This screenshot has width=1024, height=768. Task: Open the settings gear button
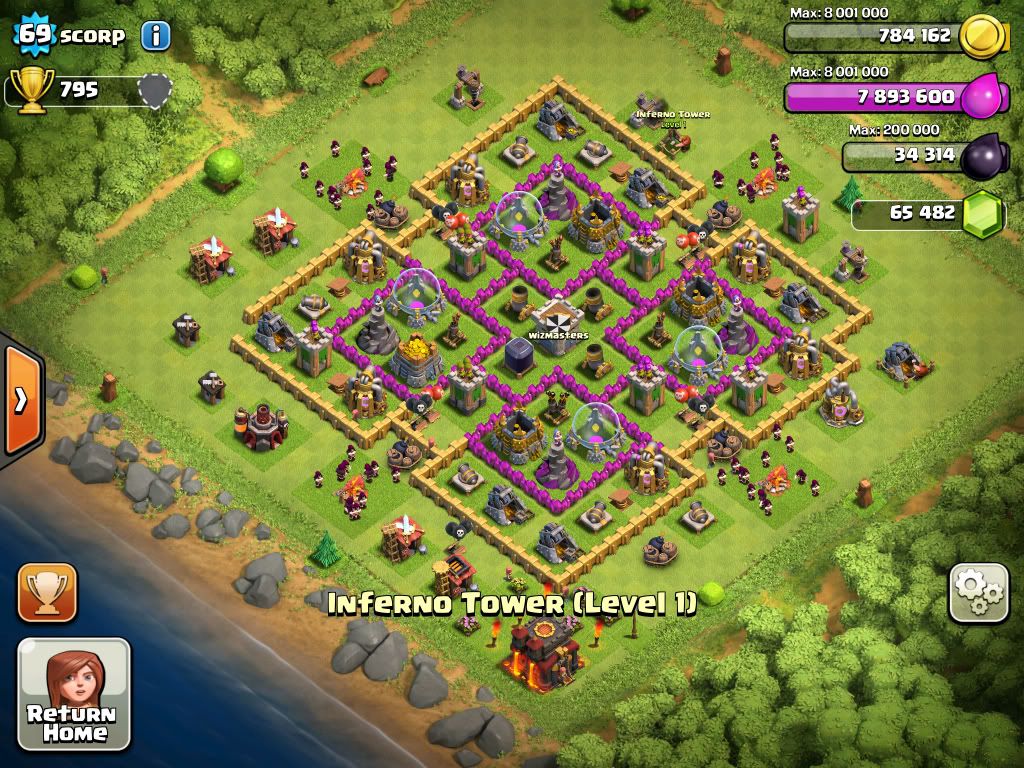(978, 594)
